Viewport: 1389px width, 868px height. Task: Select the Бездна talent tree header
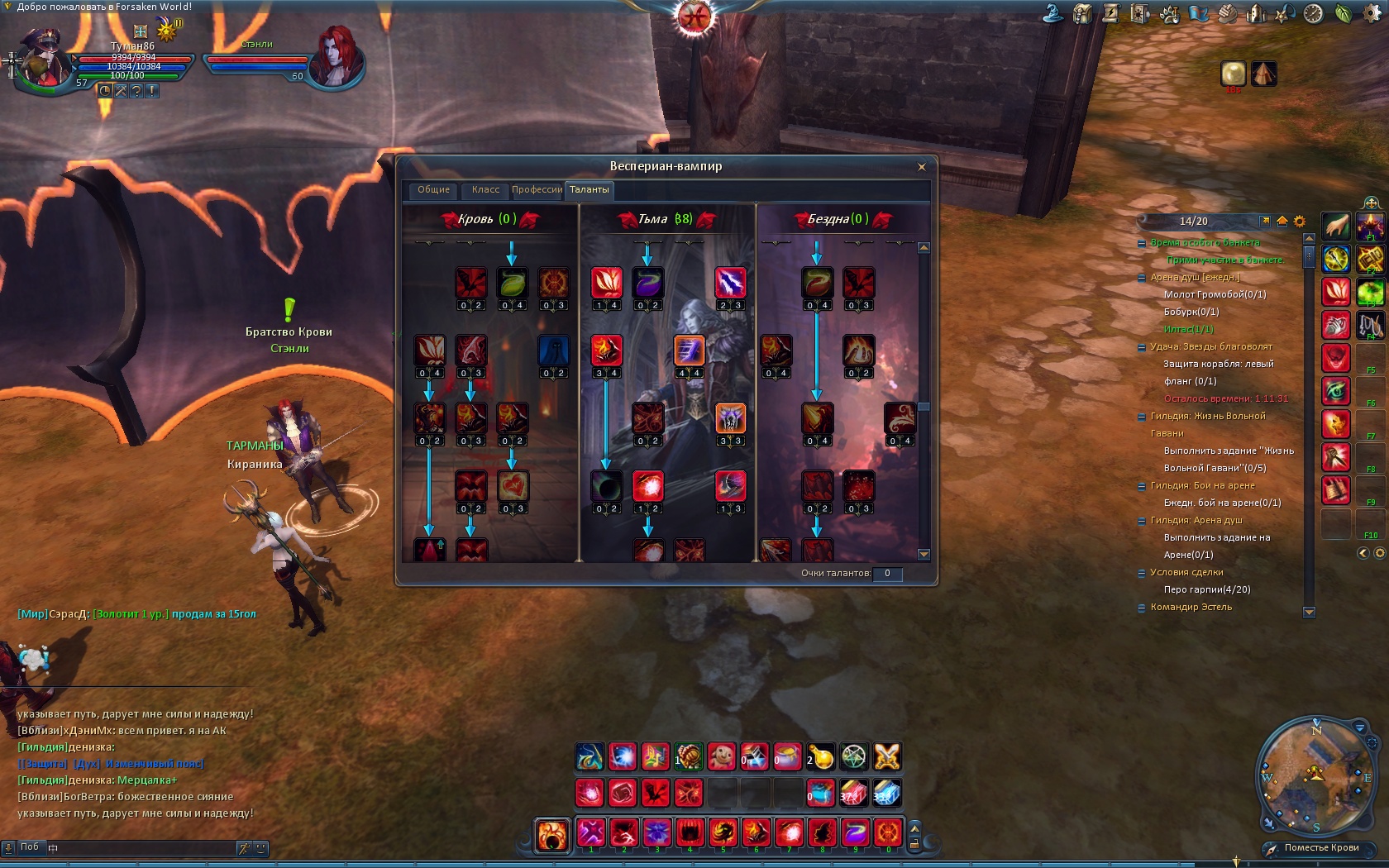click(839, 219)
